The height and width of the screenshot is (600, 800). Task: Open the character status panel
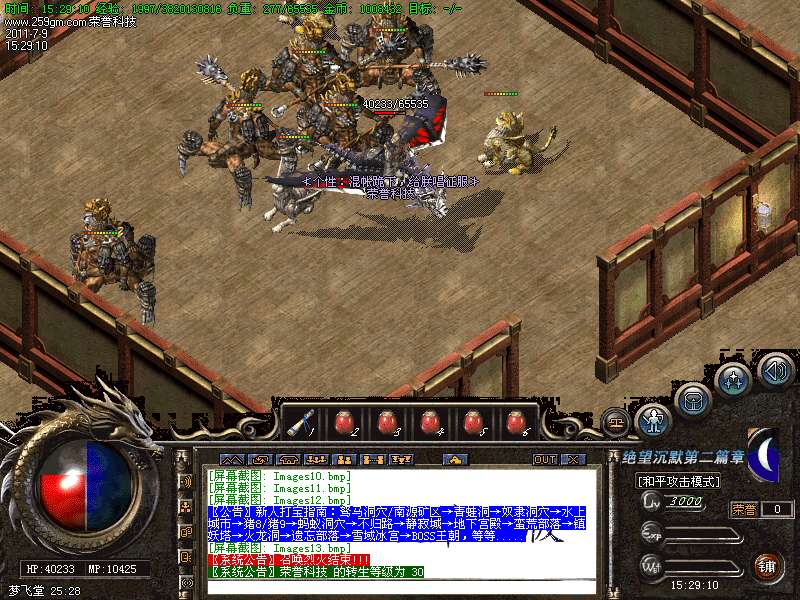[653, 419]
